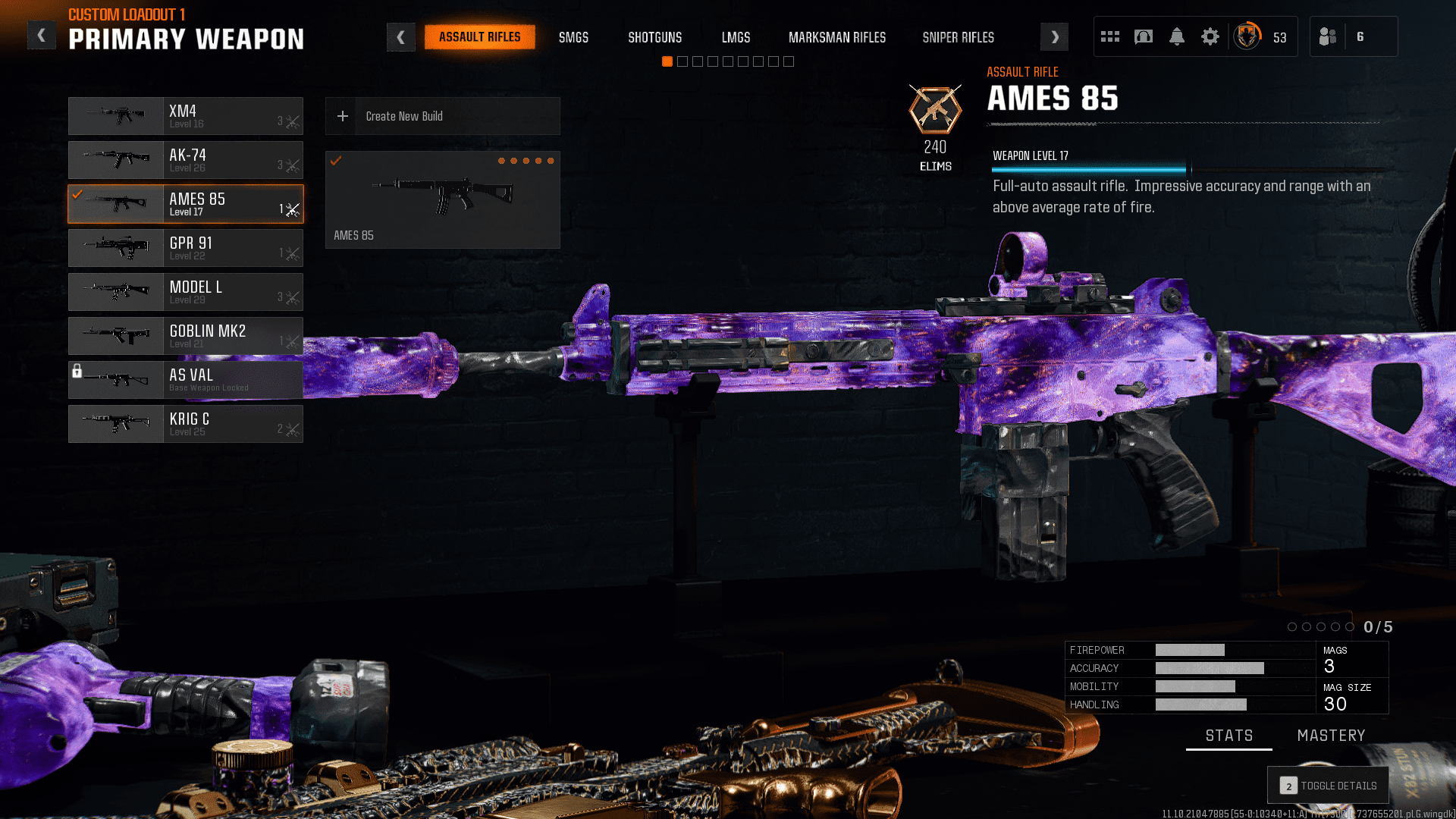
Task: Open the Shotguns weapon category
Action: coord(654,37)
